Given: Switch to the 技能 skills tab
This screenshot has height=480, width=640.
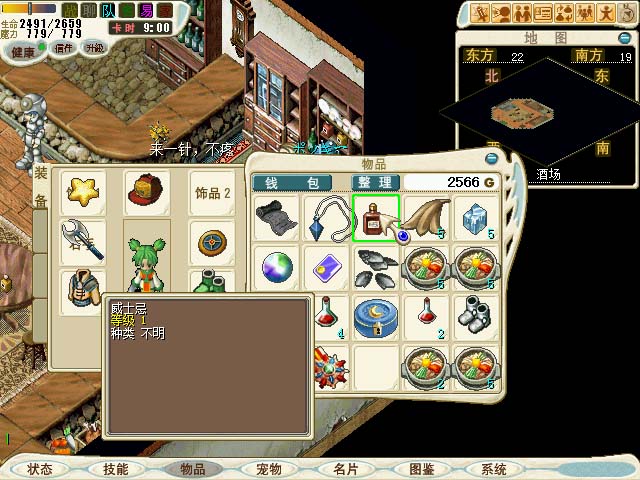Looking at the screenshot, I should (115, 469).
